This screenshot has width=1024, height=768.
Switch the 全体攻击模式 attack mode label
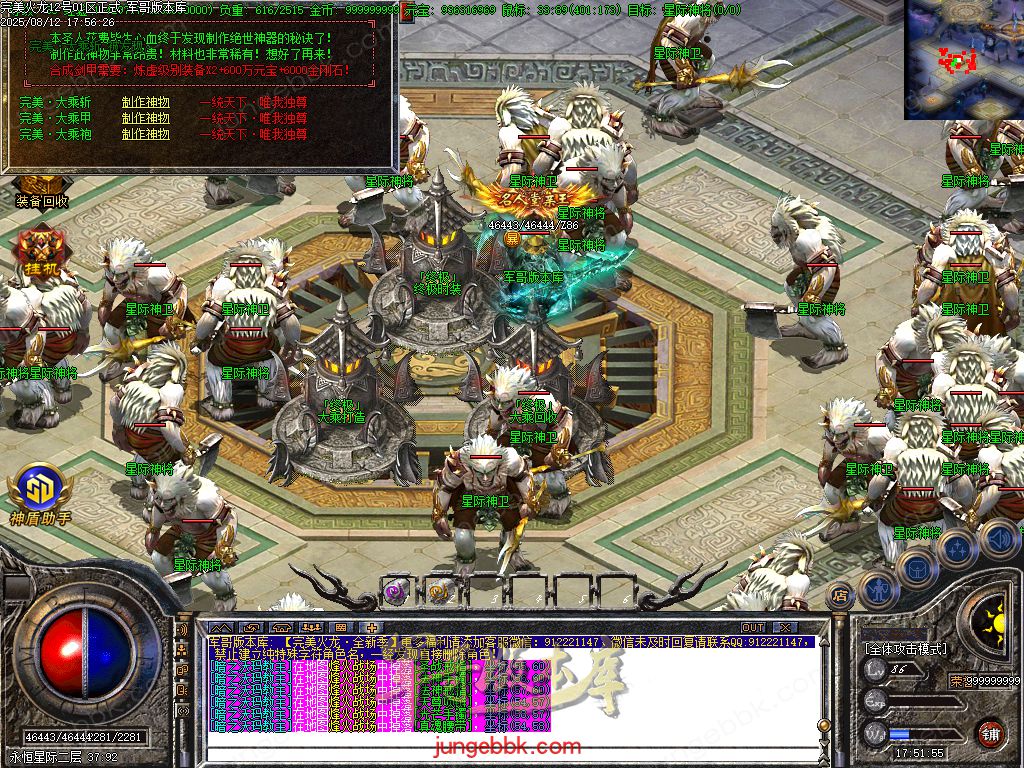click(905, 649)
